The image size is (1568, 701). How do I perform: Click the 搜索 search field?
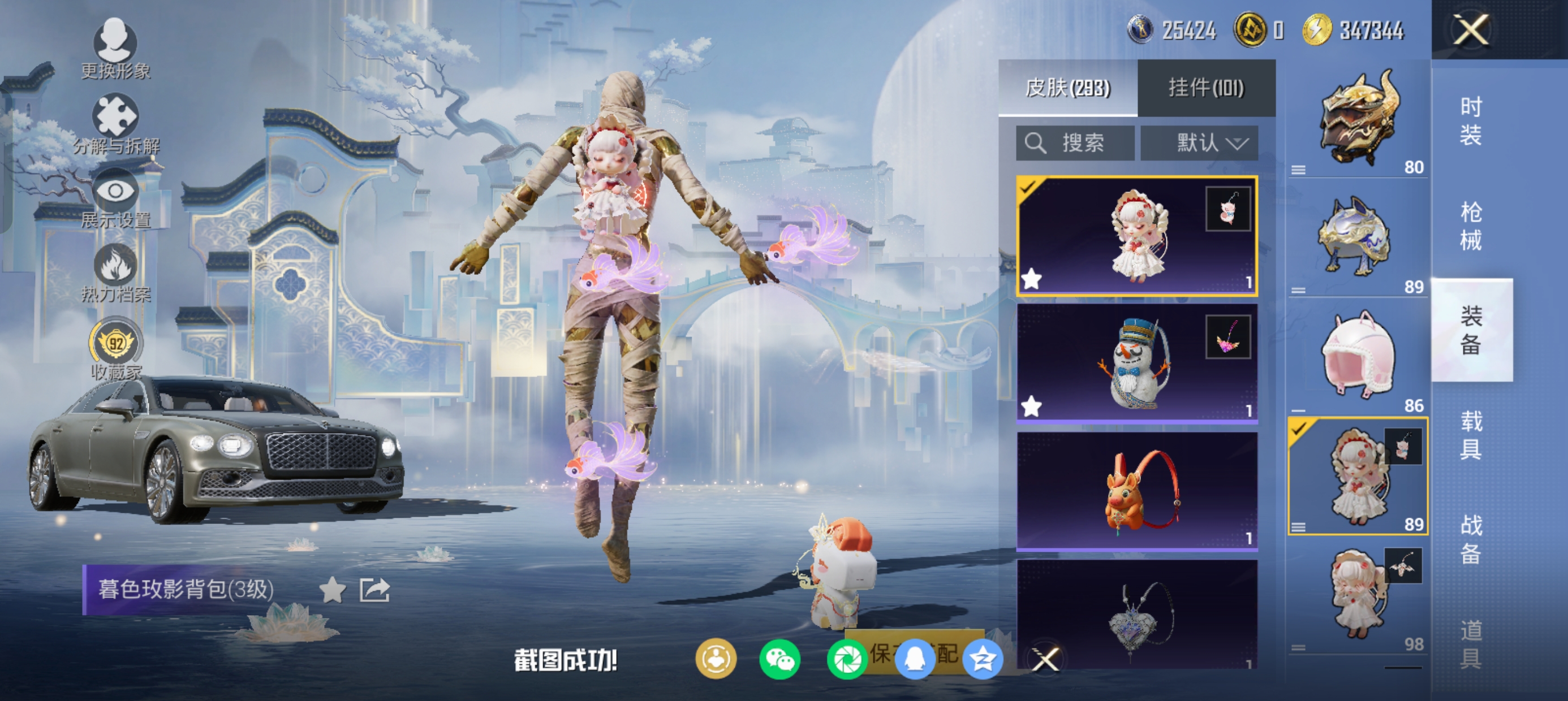(x=1075, y=143)
